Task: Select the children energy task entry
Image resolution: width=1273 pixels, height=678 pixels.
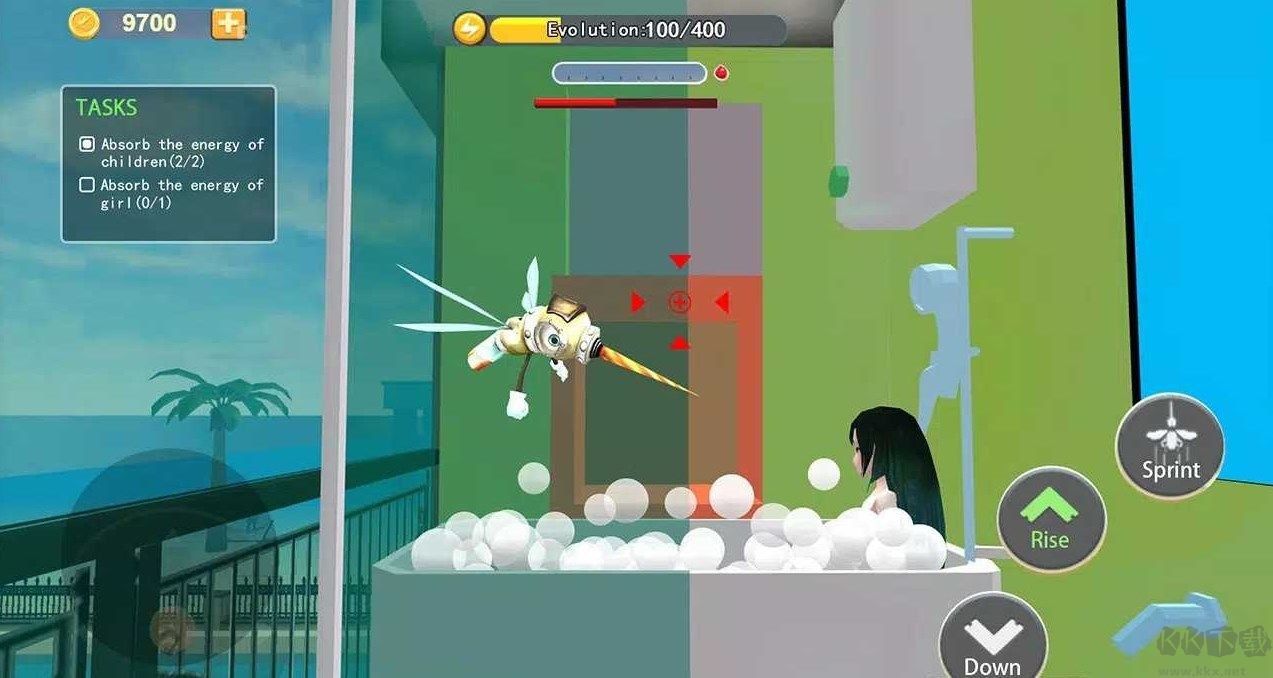Action: click(172, 152)
